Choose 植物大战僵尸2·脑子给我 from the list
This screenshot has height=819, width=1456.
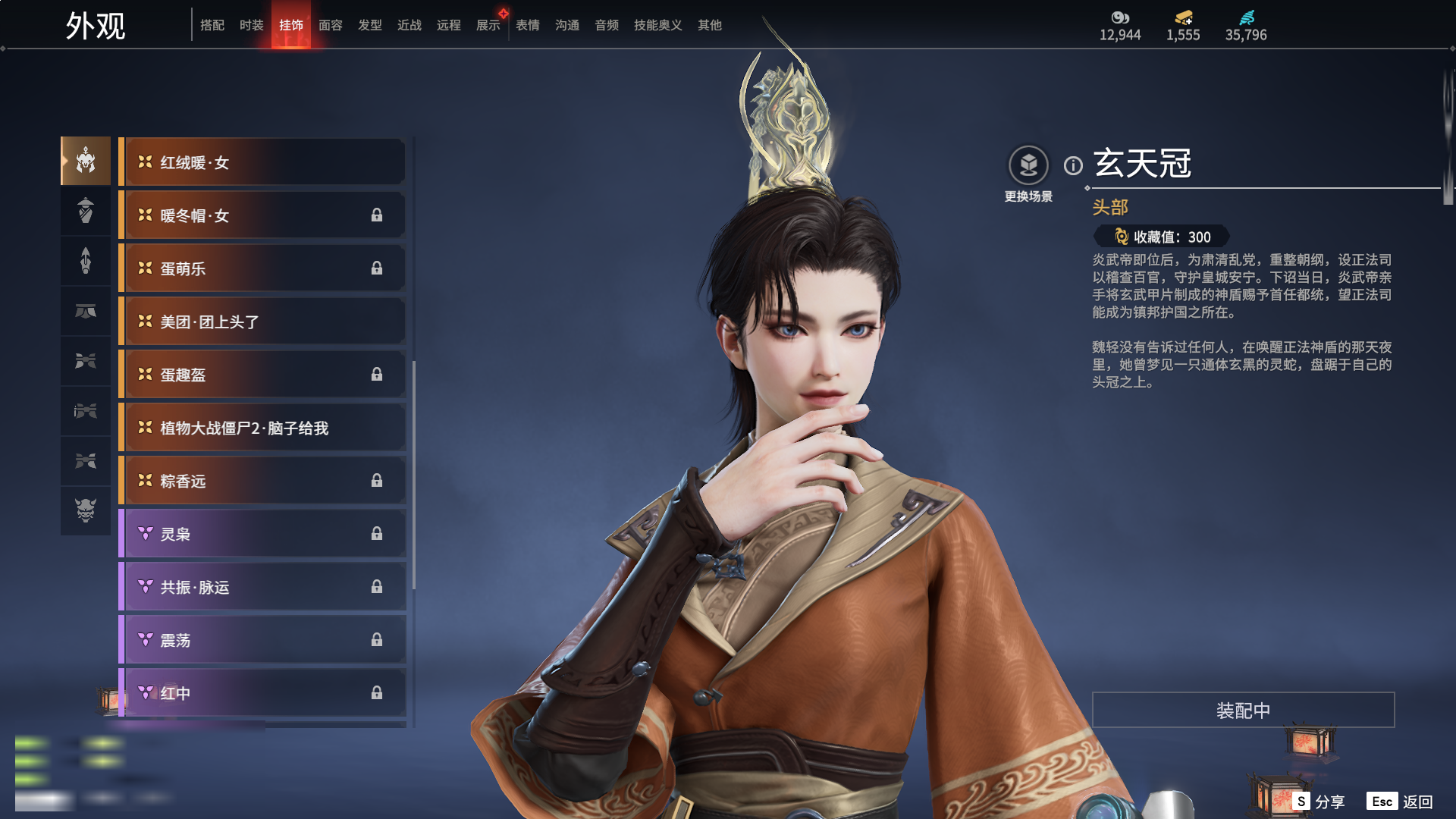[x=262, y=428]
